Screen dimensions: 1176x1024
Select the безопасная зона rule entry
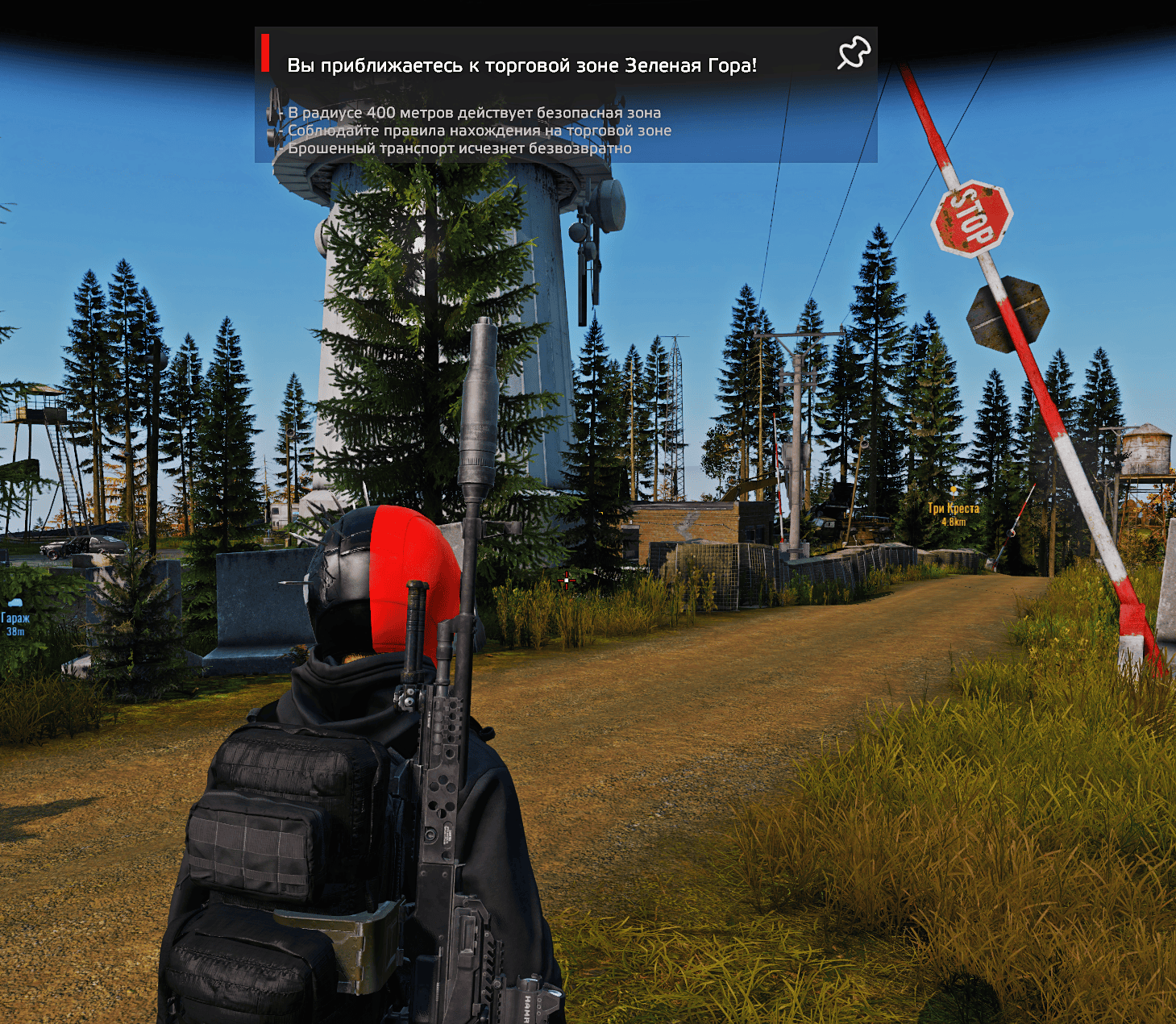tap(471, 113)
